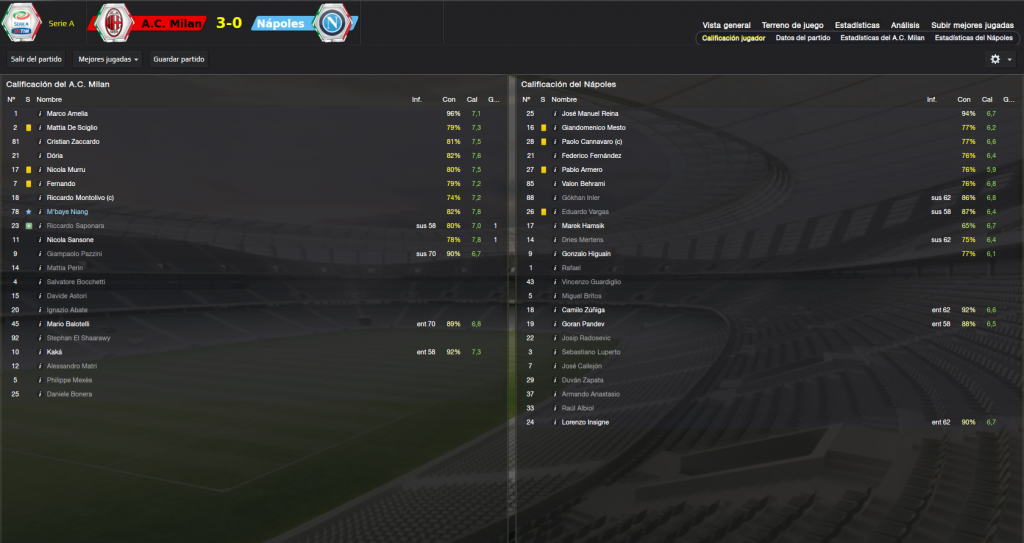Open the Terreno de juego tab
1024x543 pixels.
(x=792, y=25)
